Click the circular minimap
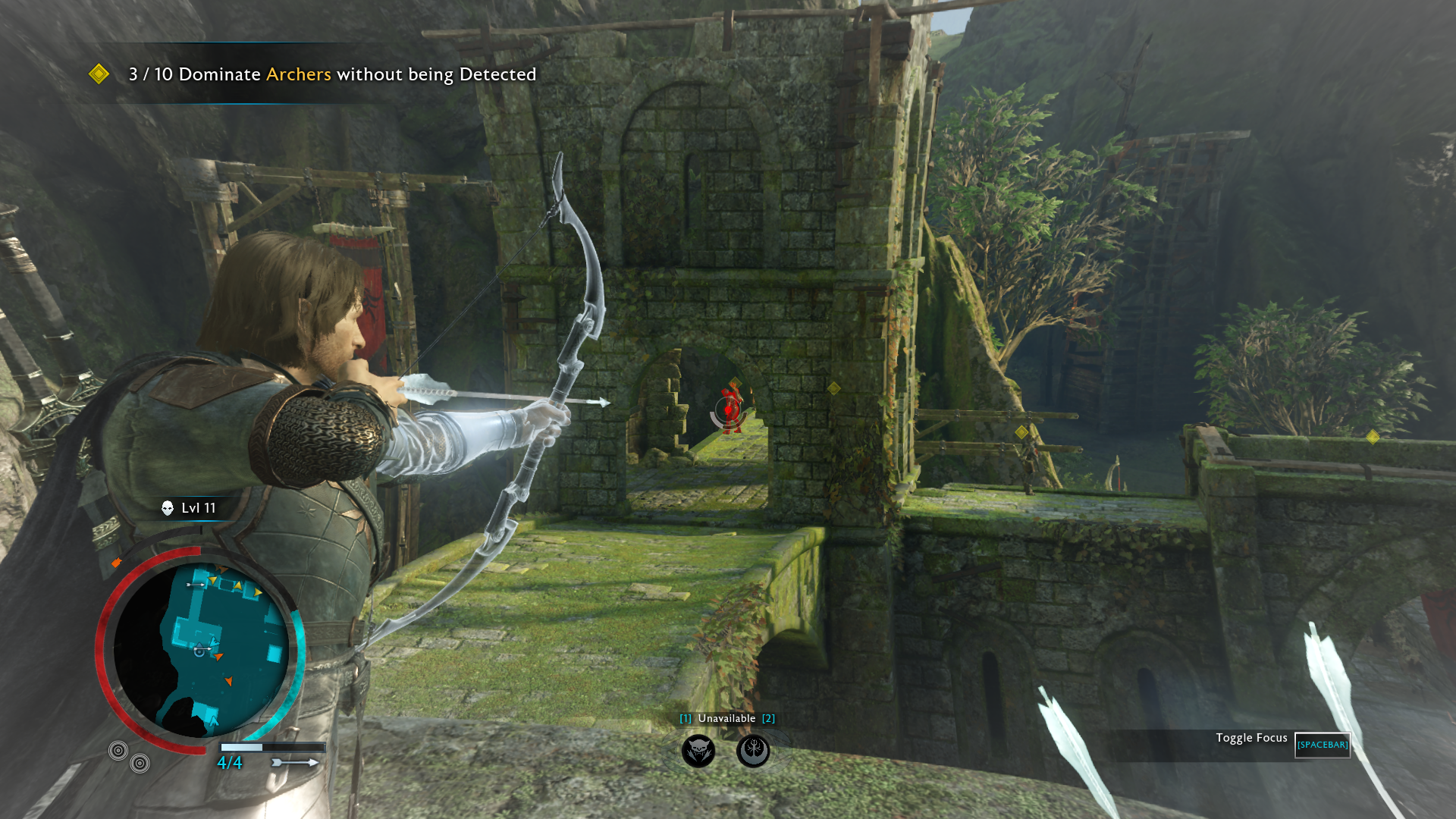1456x819 pixels. coord(201,650)
